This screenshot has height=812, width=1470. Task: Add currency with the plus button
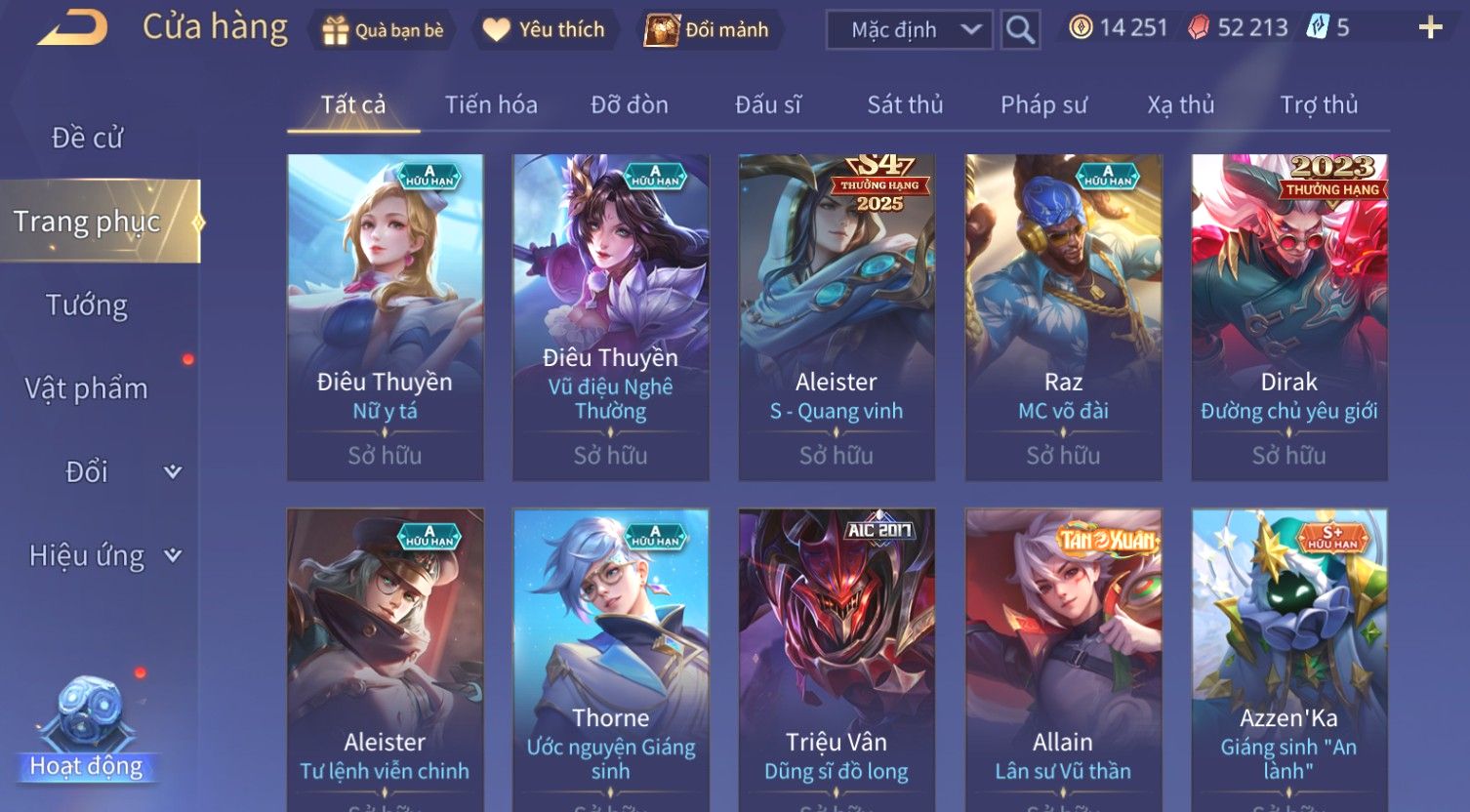coord(1430,28)
